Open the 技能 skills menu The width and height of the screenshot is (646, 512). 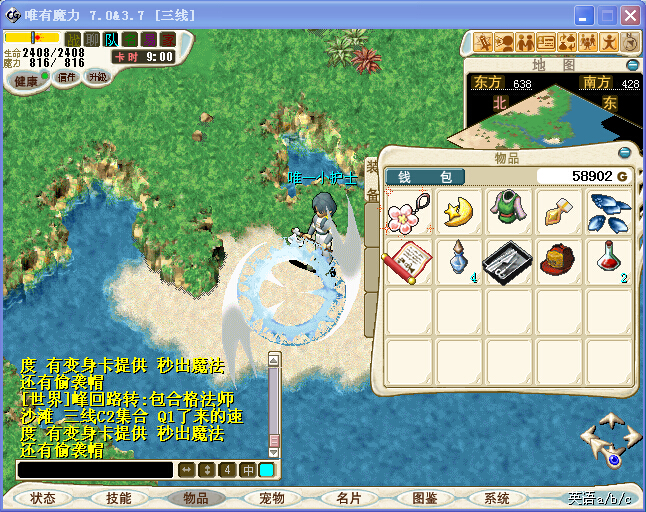point(118,498)
